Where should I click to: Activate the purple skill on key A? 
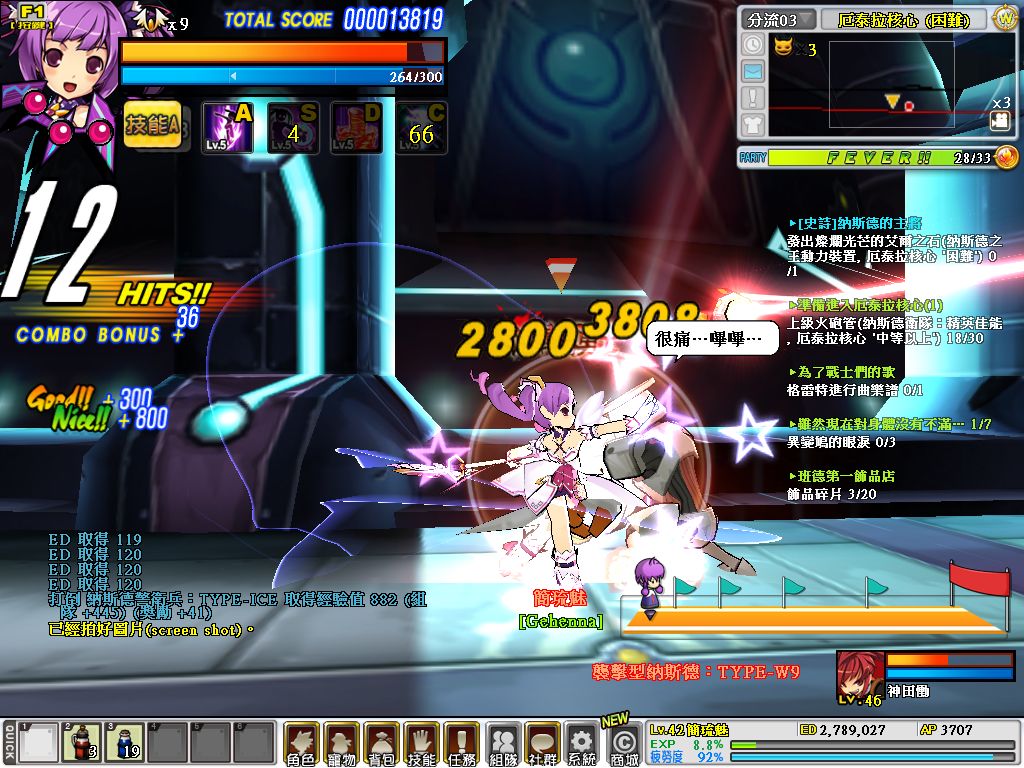(228, 127)
